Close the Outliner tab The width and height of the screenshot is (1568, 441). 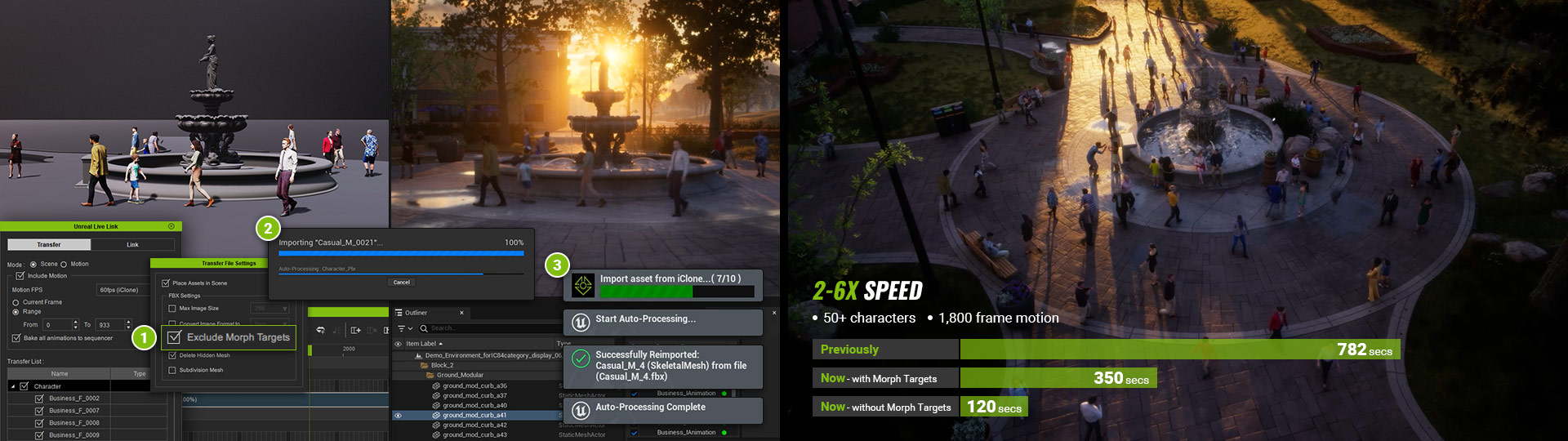click(461, 313)
